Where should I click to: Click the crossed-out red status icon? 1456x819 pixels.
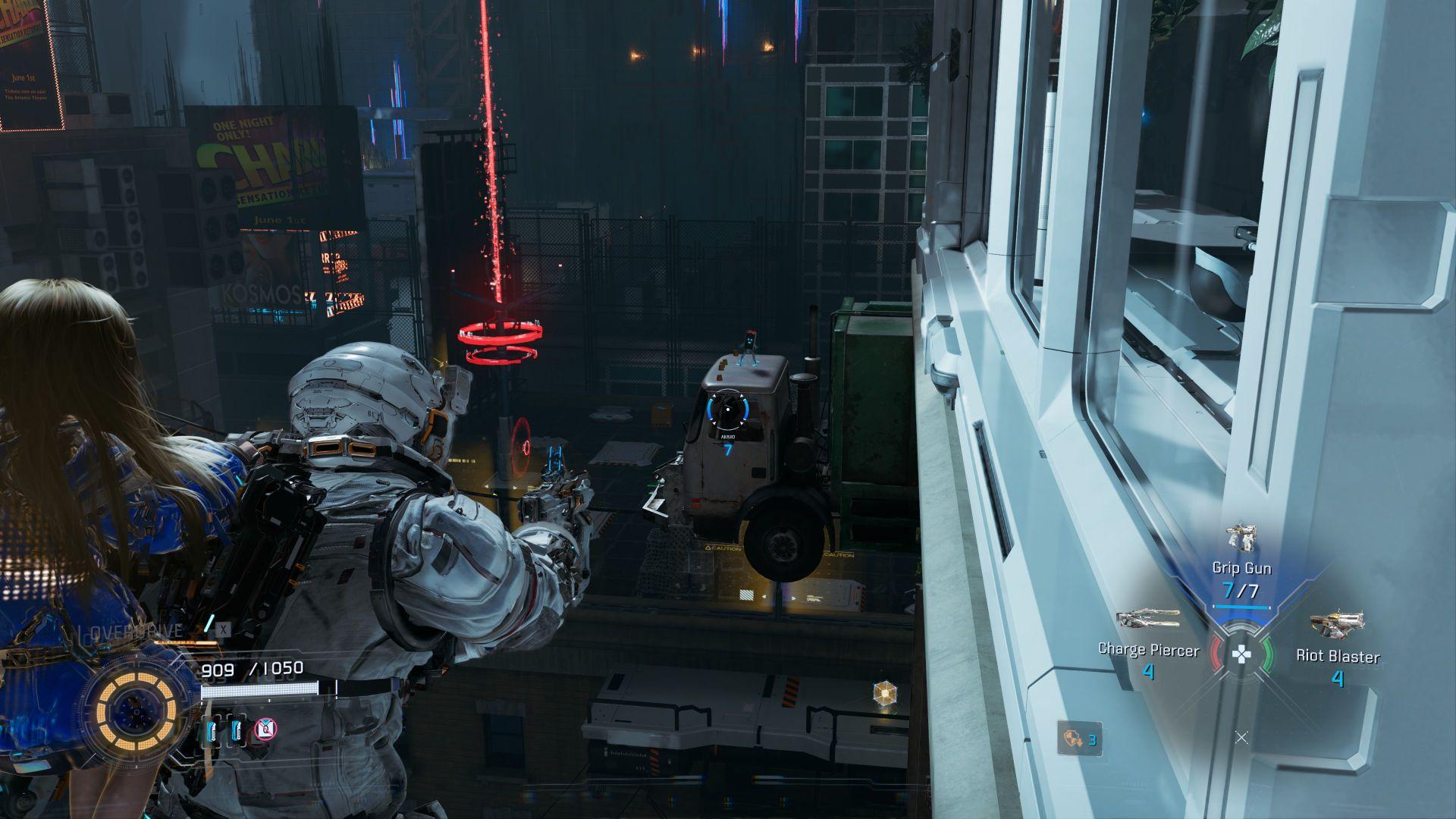point(265,730)
